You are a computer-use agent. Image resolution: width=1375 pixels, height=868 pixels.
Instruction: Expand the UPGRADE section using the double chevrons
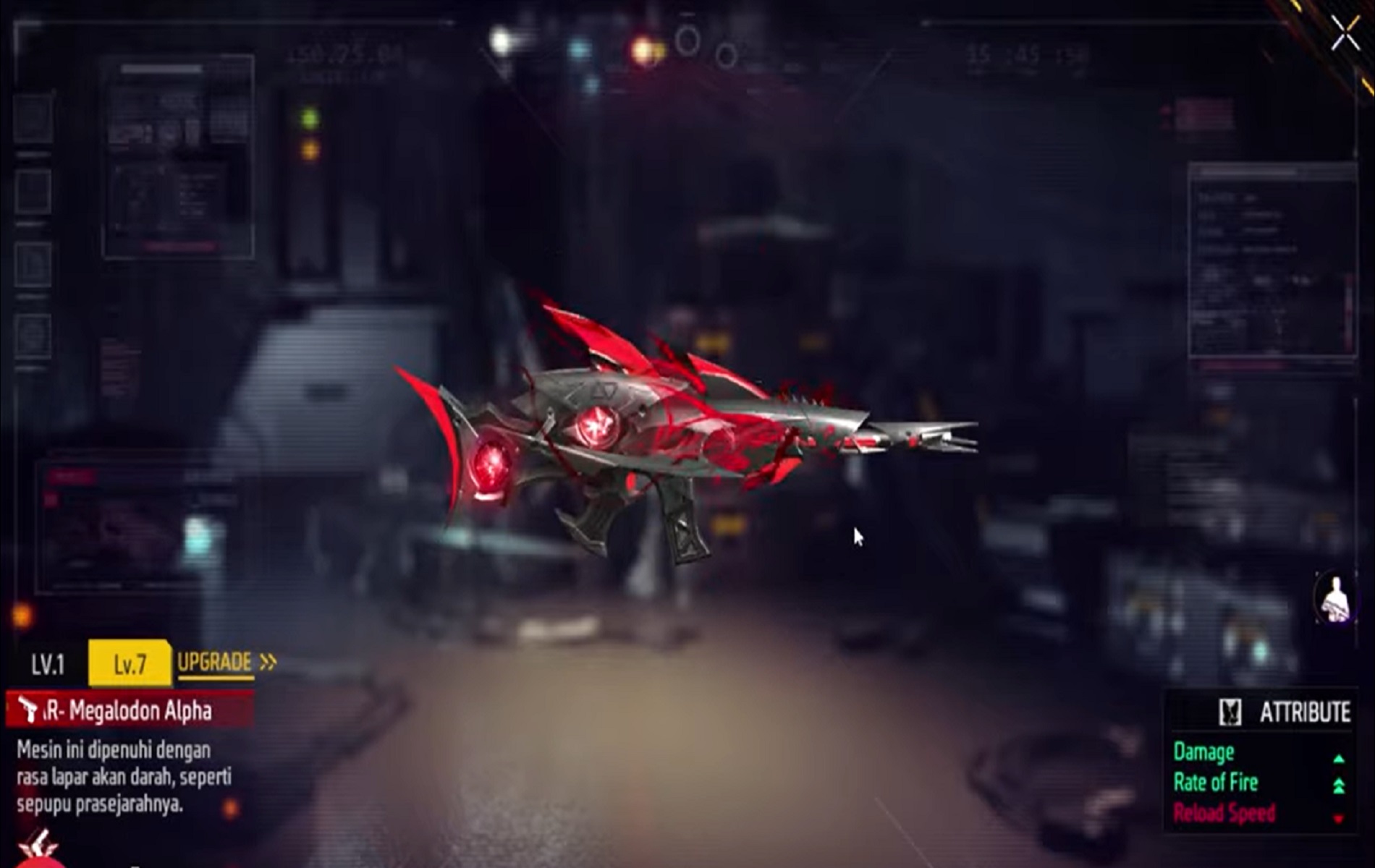pos(266,661)
